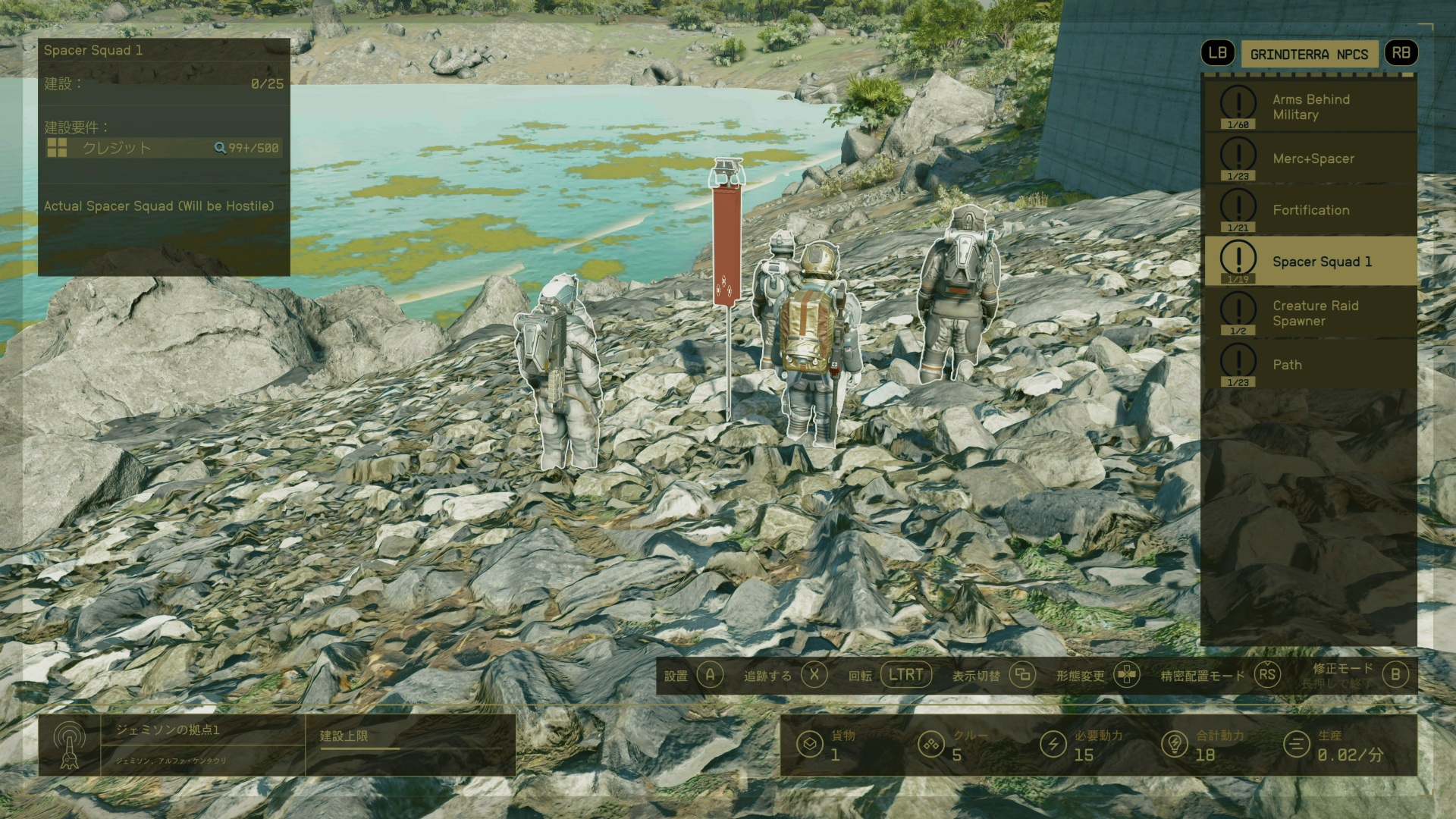The height and width of the screenshot is (819, 1456).
Task: Select Creature Raid Spawner
Action: click(x=1310, y=313)
